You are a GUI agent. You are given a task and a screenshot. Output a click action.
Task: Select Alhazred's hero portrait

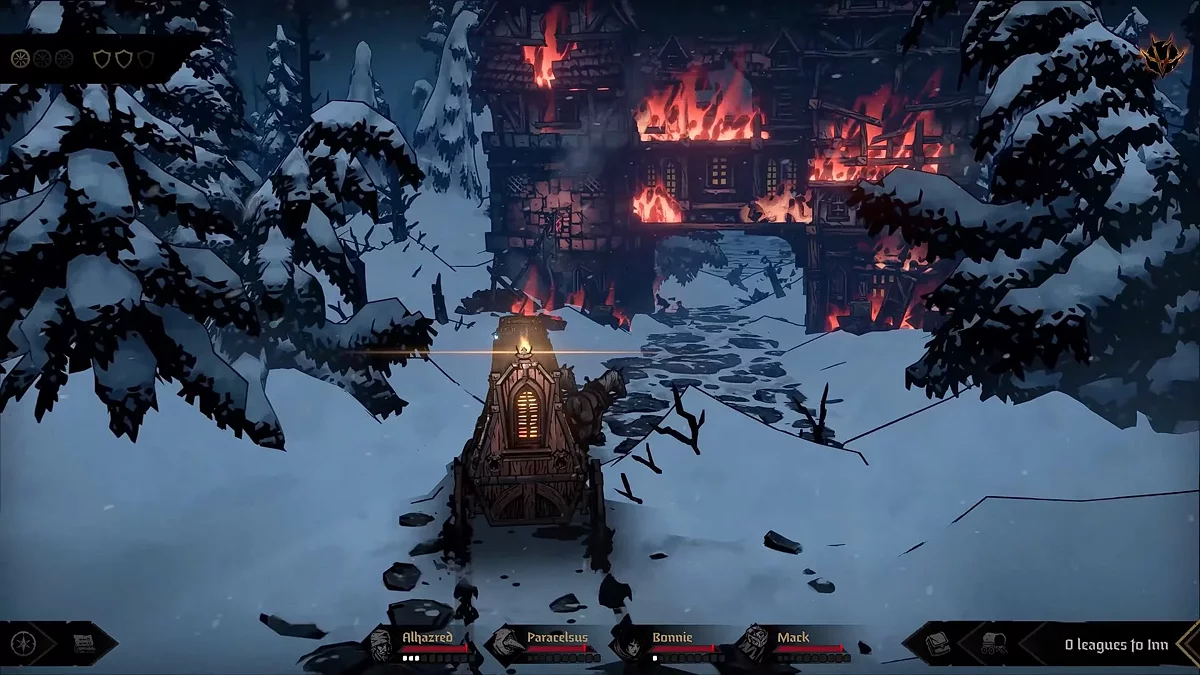382,645
